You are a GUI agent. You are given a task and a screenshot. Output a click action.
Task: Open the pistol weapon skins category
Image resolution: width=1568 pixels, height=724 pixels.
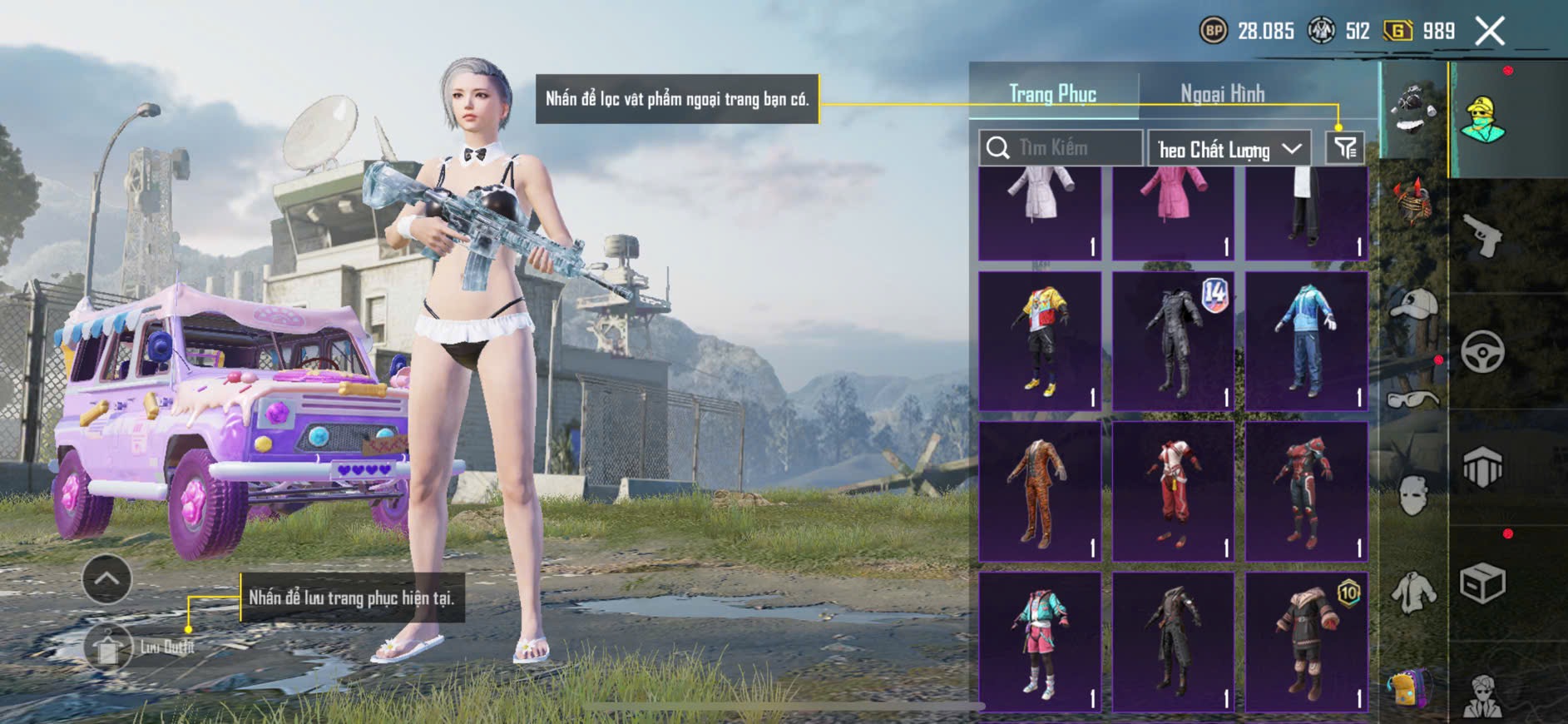click(x=1482, y=236)
